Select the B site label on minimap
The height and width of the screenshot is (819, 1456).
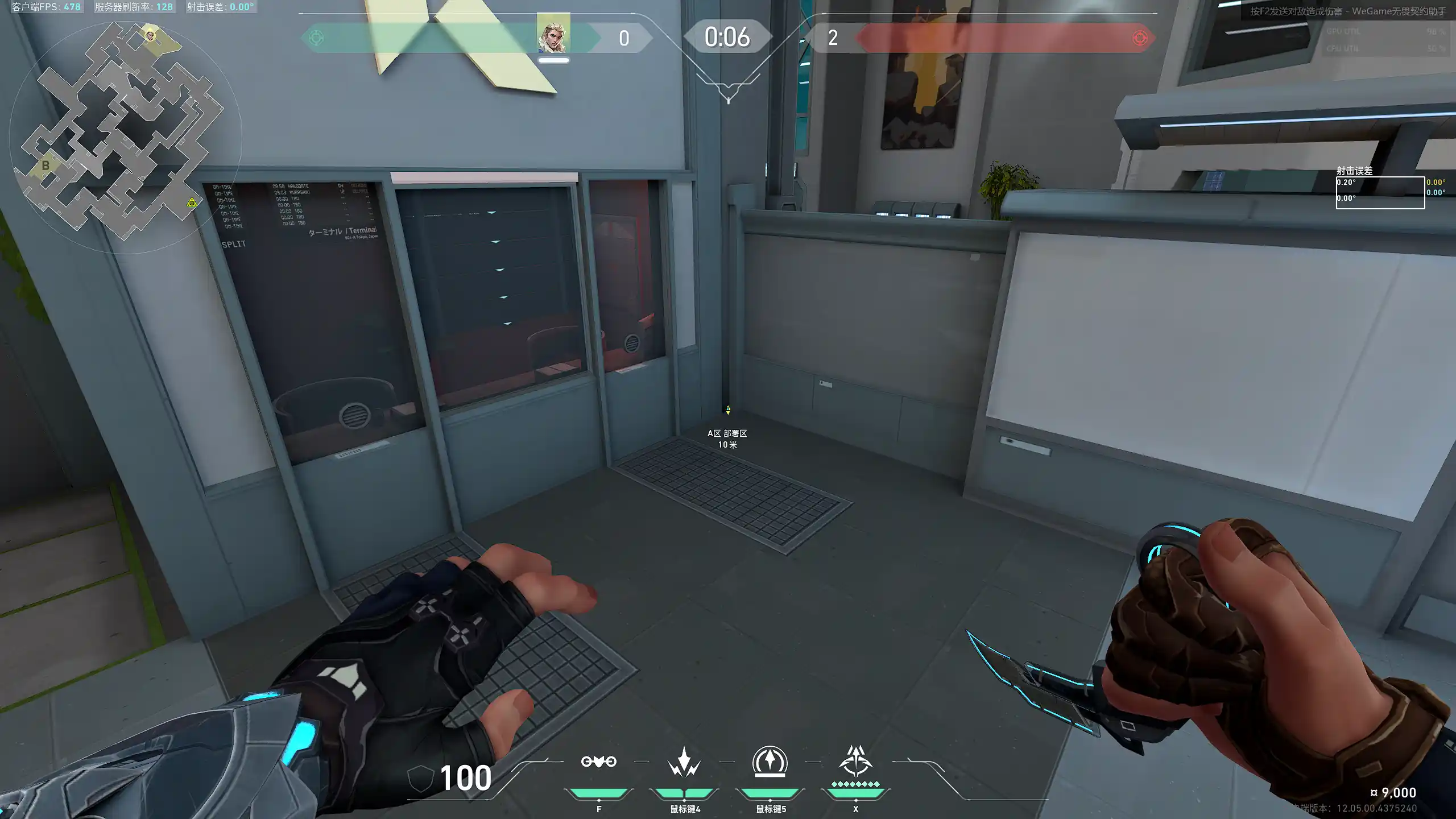tap(45, 166)
